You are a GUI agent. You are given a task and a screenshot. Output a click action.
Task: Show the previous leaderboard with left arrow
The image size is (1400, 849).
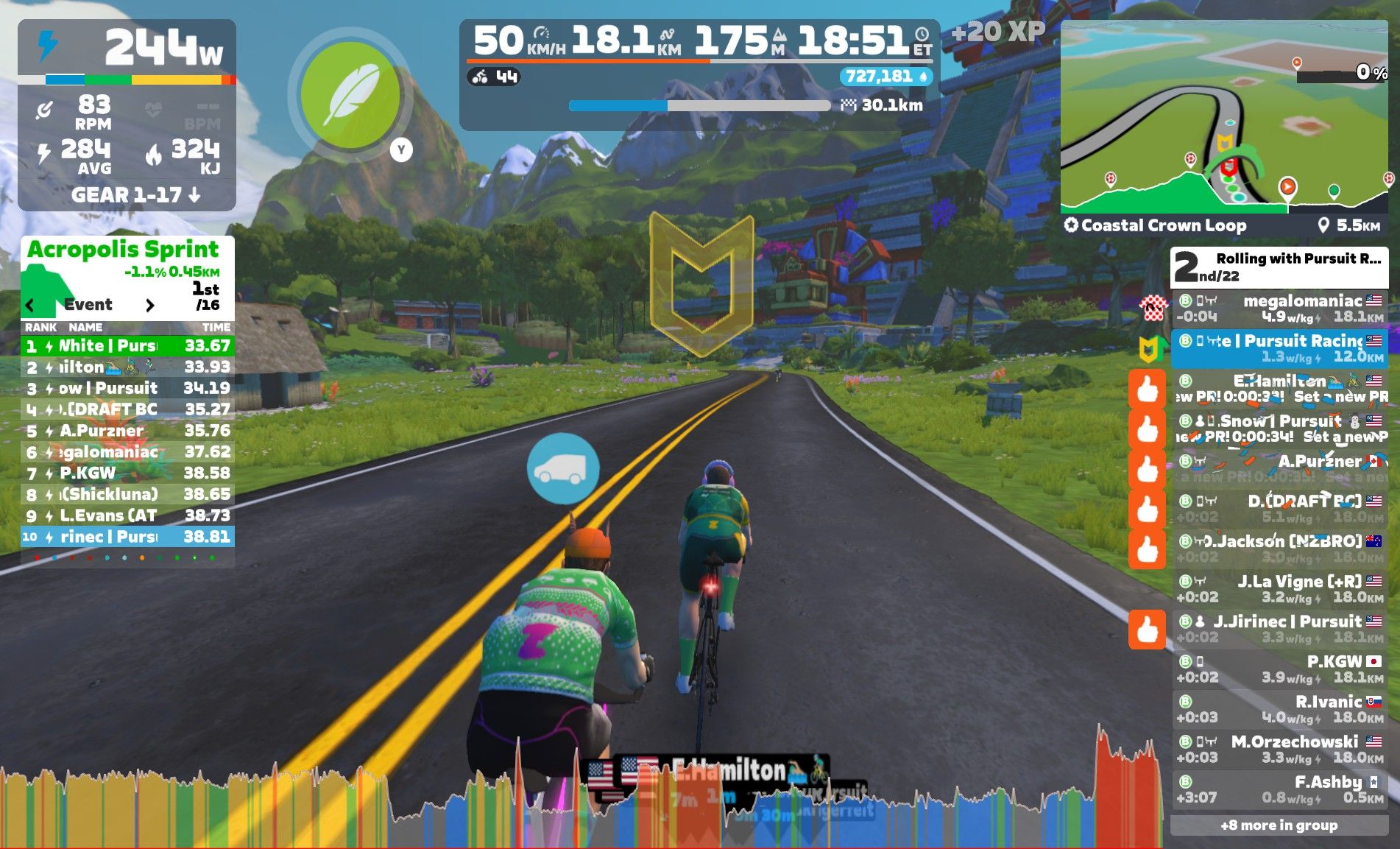click(x=30, y=305)
